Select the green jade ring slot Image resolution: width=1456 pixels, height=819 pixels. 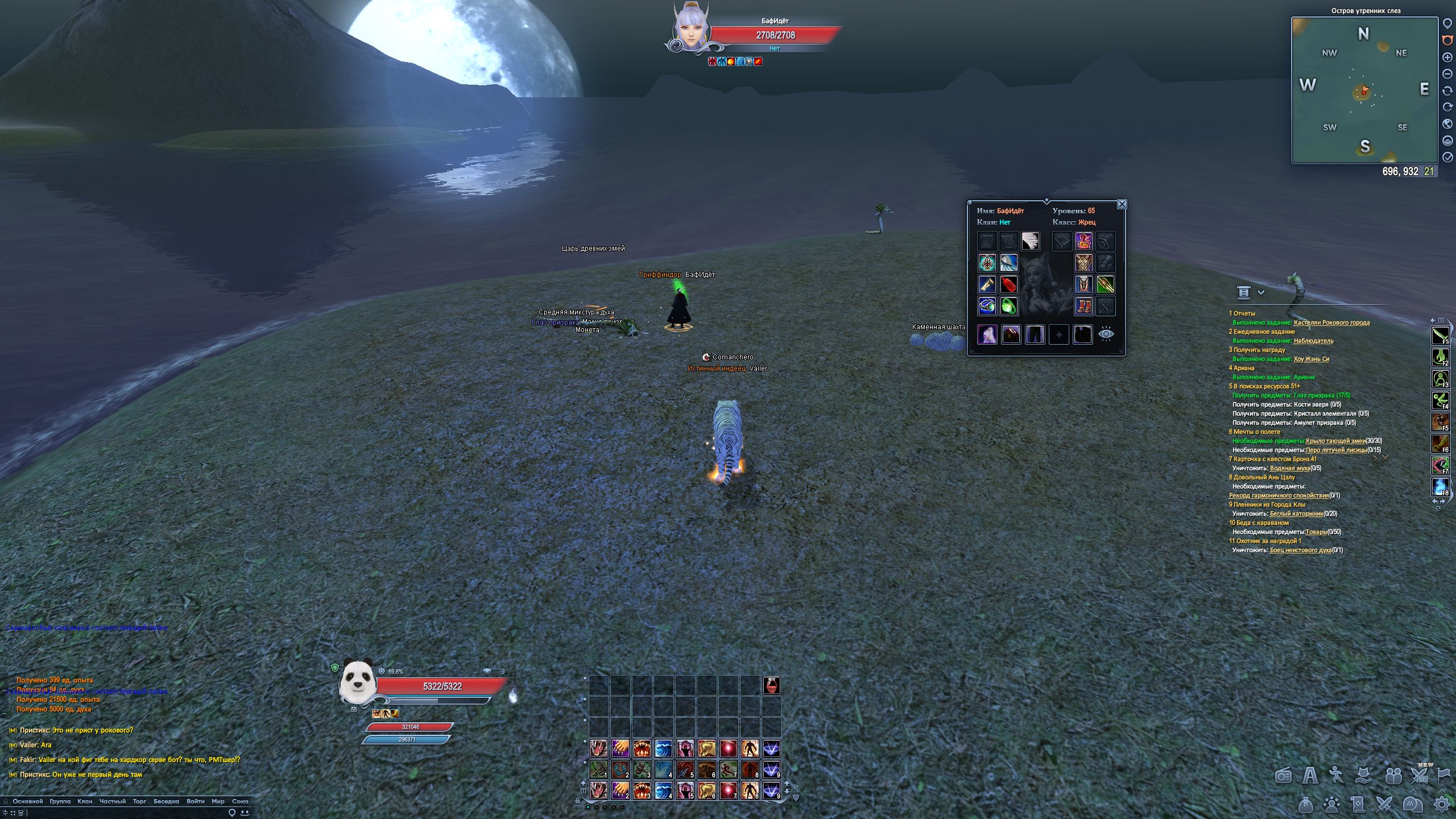point(1008,306)
